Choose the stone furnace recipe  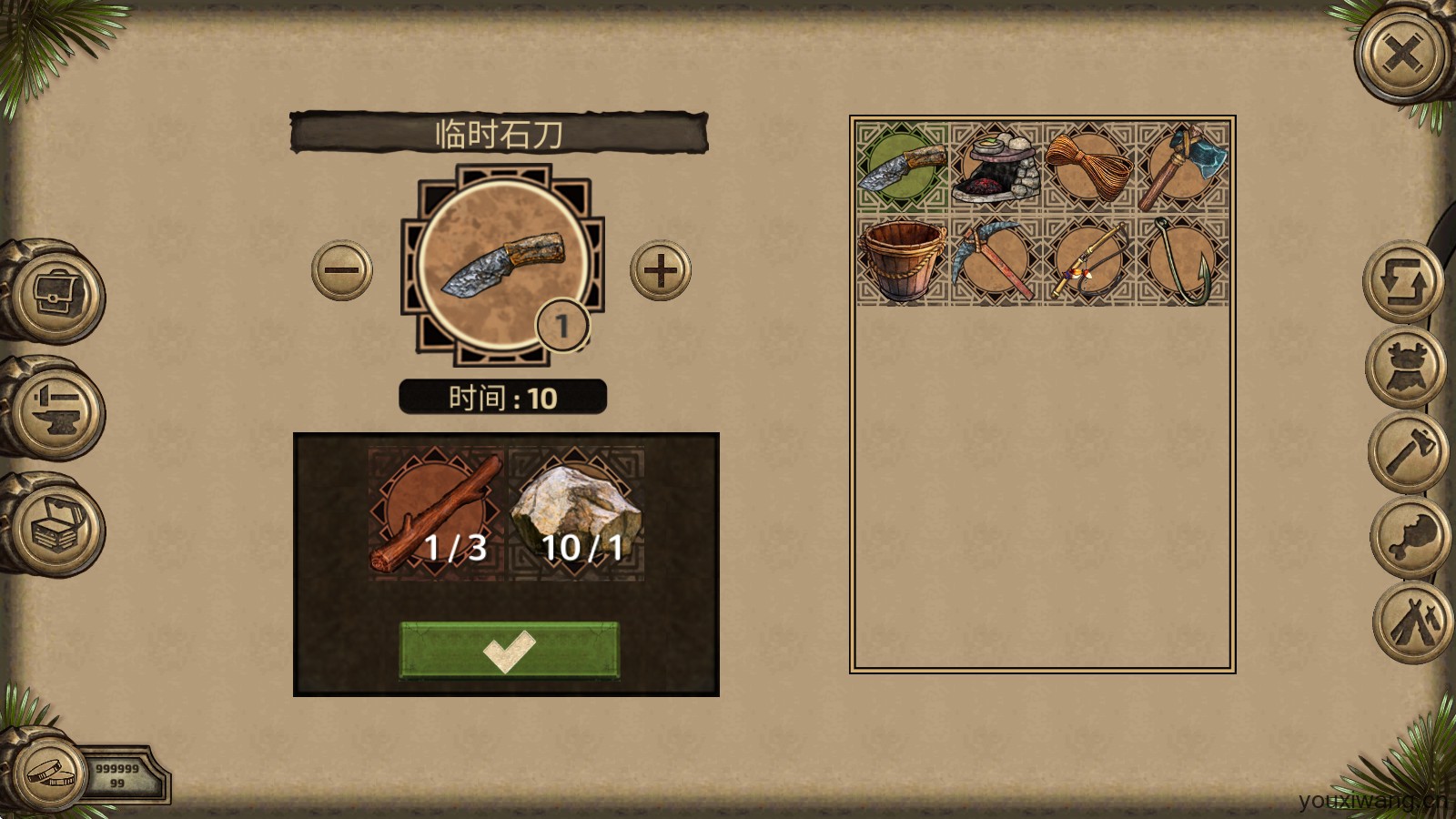(996, 167)
